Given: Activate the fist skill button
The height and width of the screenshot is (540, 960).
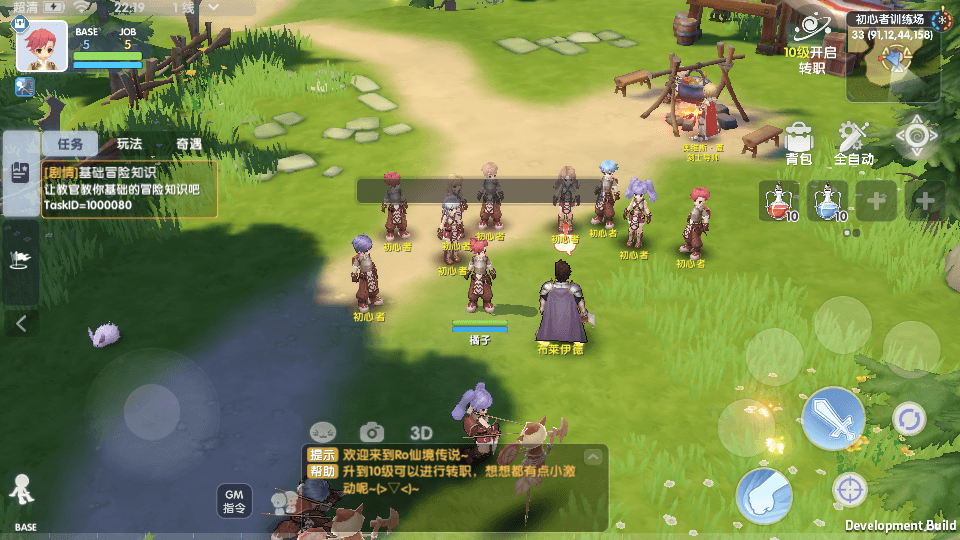Looking at the screenshot, I should [x=764, y=495].
